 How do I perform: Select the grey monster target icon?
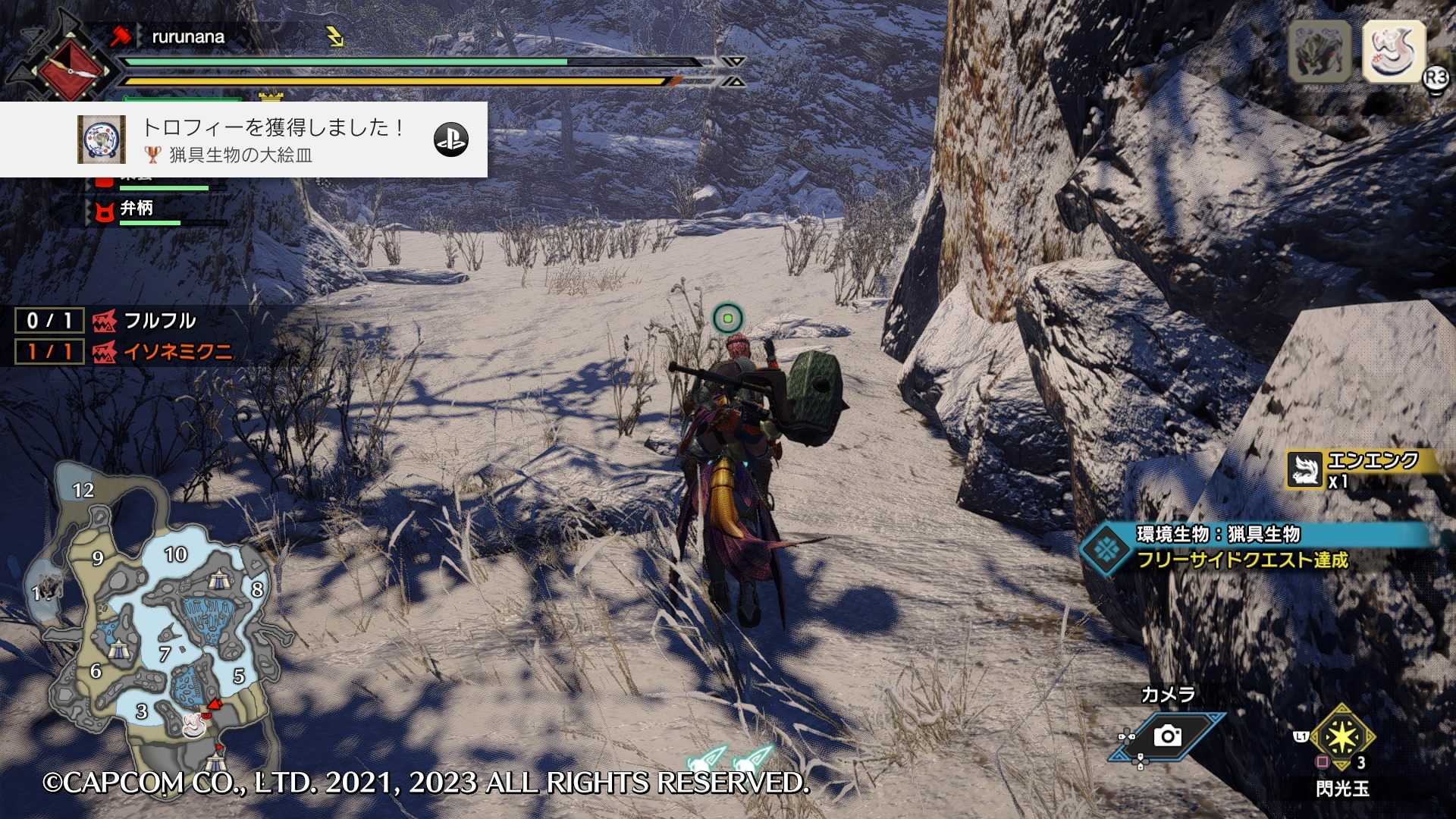click(x=1319, y=52)
